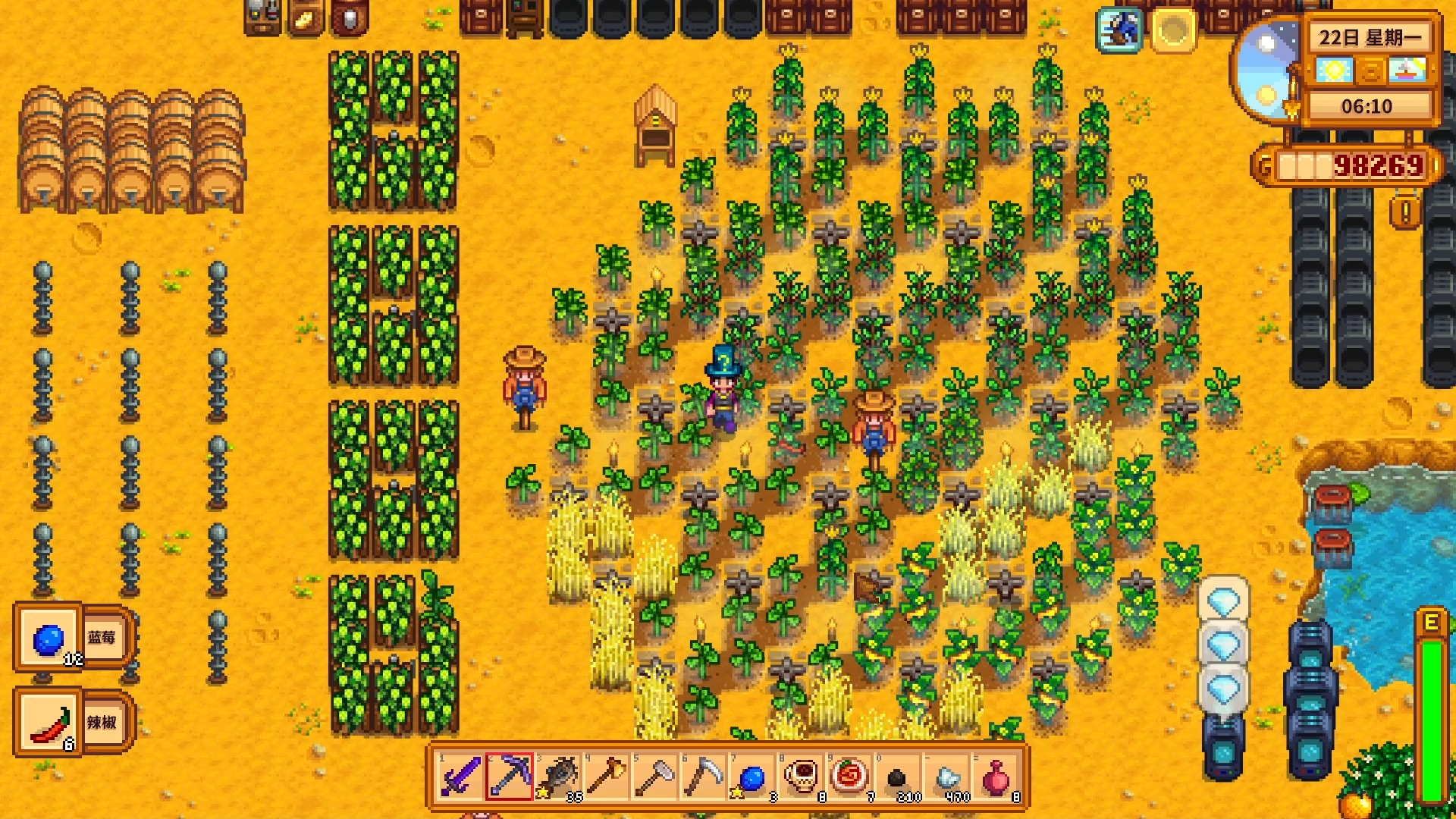The width and height of the screenshot is (1456, 819).
Task: Click the yellow ring buff icon
Action: [1173, 30]
